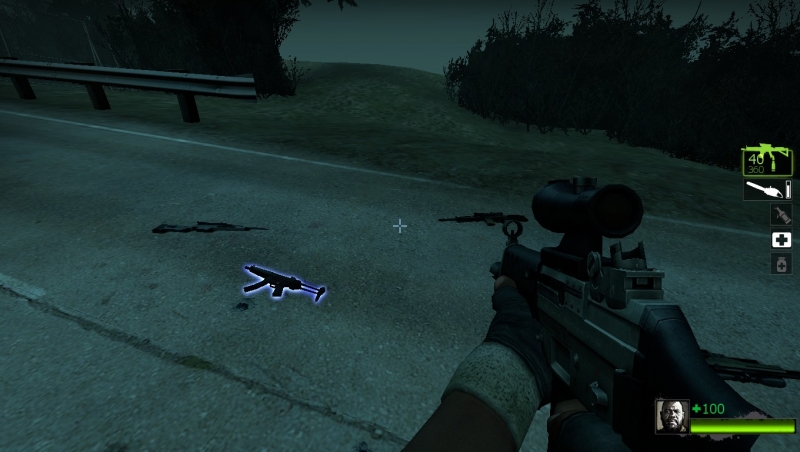Pick the pain pills slot
Viewport: 800px width, 452px height.
pos(781,263)
